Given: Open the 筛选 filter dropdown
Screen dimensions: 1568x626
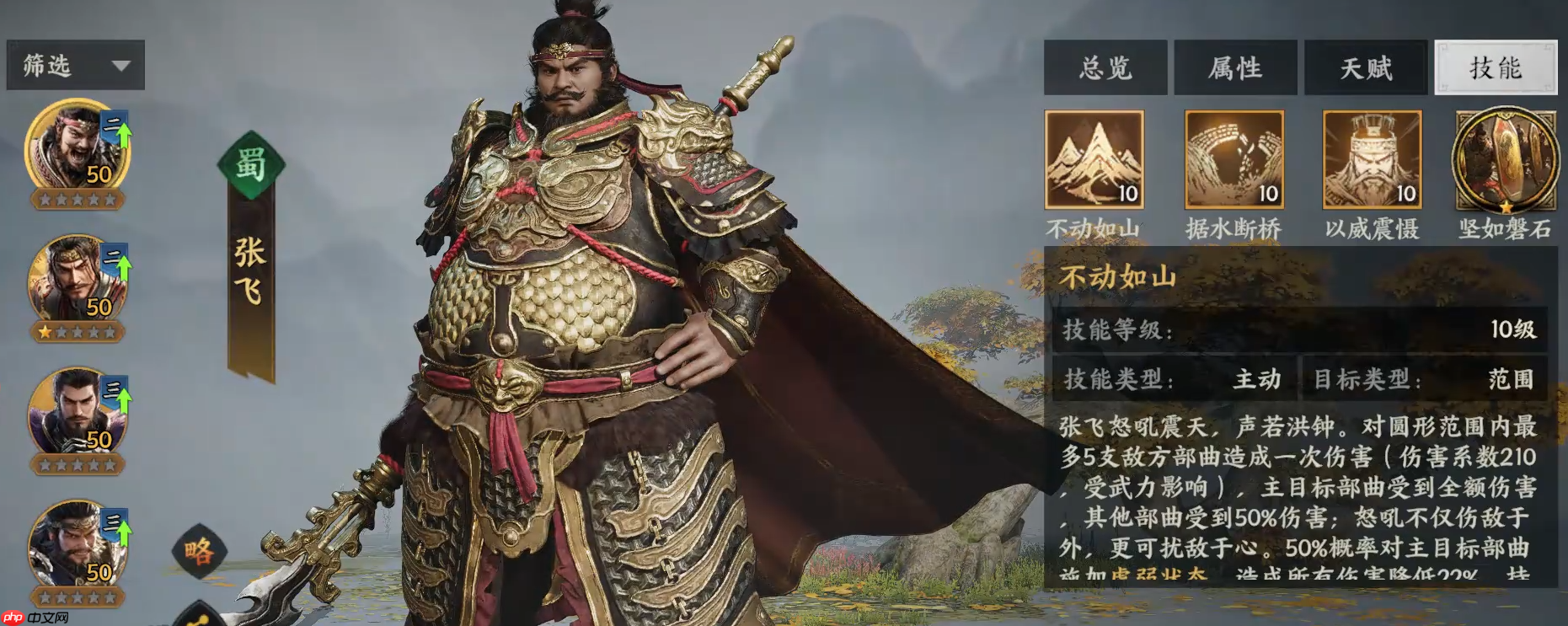Looking at the screenshot, I should (74, 65).
